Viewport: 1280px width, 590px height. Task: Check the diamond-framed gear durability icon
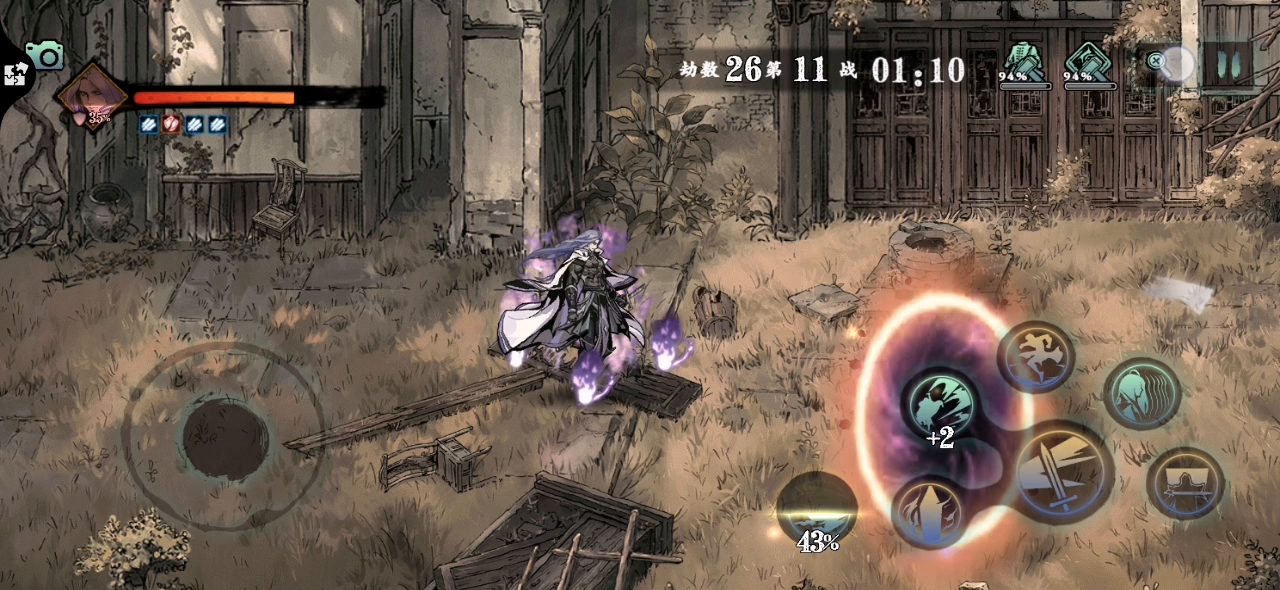click(1089, 62)
